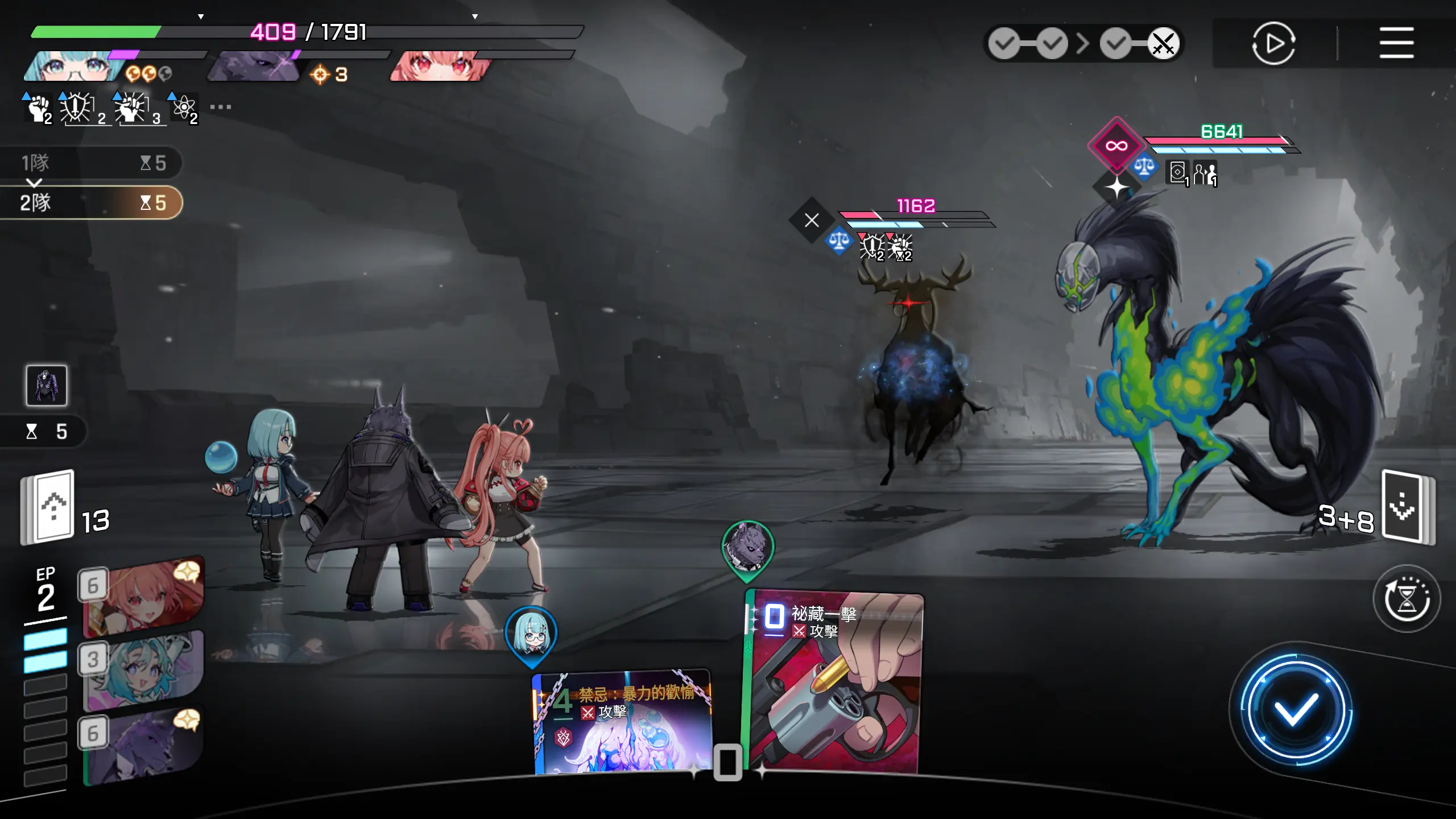Confirm the turn with the blue checkmark button
The height and width of the screenshot is (819, 1456).
point(1296,709)
